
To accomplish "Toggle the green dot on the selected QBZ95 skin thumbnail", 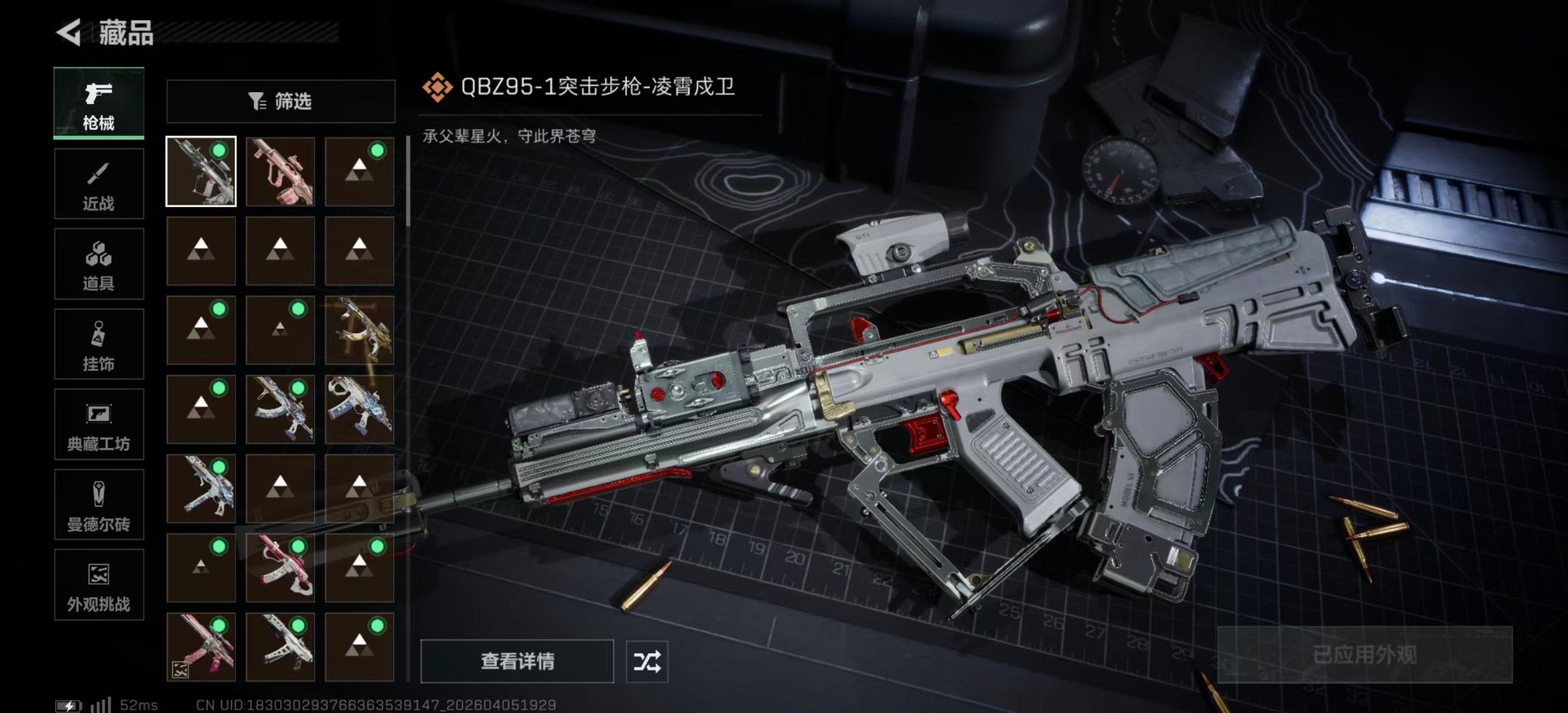I will (220, 149).
